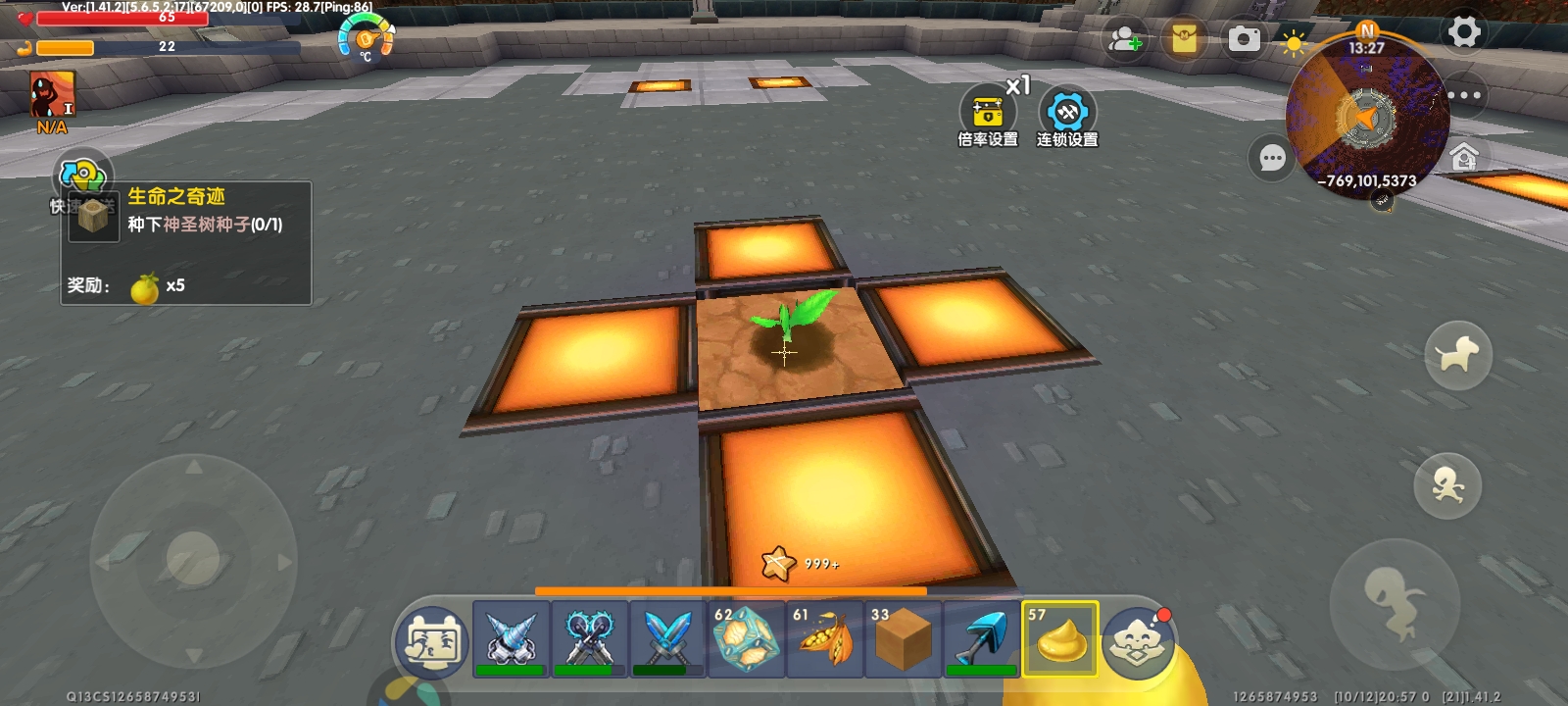Open the circular minimap
Image resolution: width=1568 pixels, height=706 pixels.
coord(1367,118)
